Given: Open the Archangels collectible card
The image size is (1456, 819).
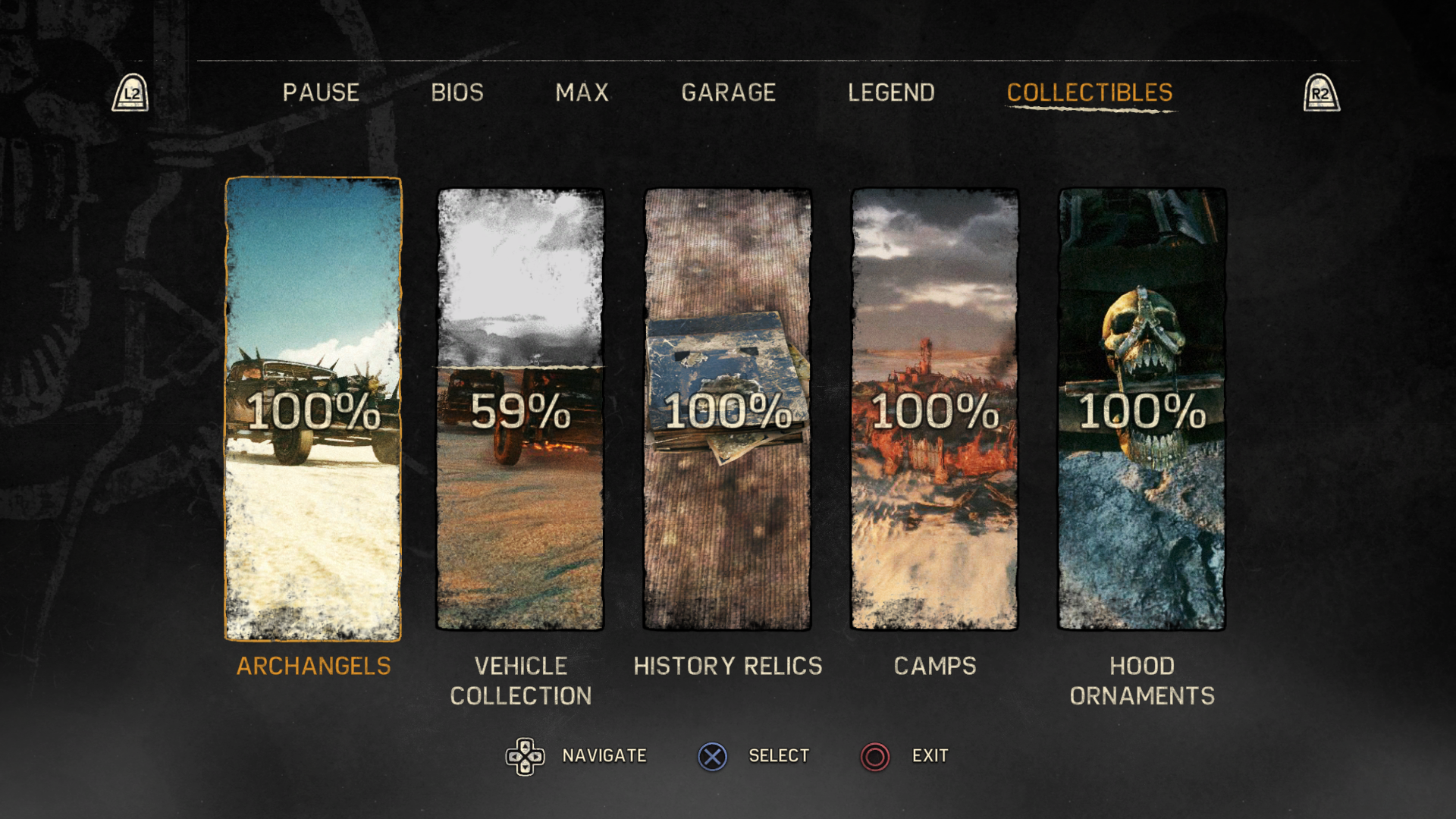Looking at the screenshot, I should (x=313, y=409).
